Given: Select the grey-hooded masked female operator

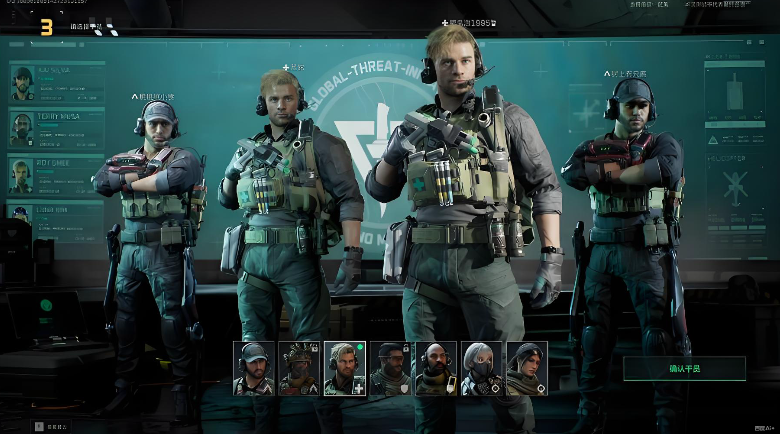Looking at the screenshot, I should [x=481, y=368].
